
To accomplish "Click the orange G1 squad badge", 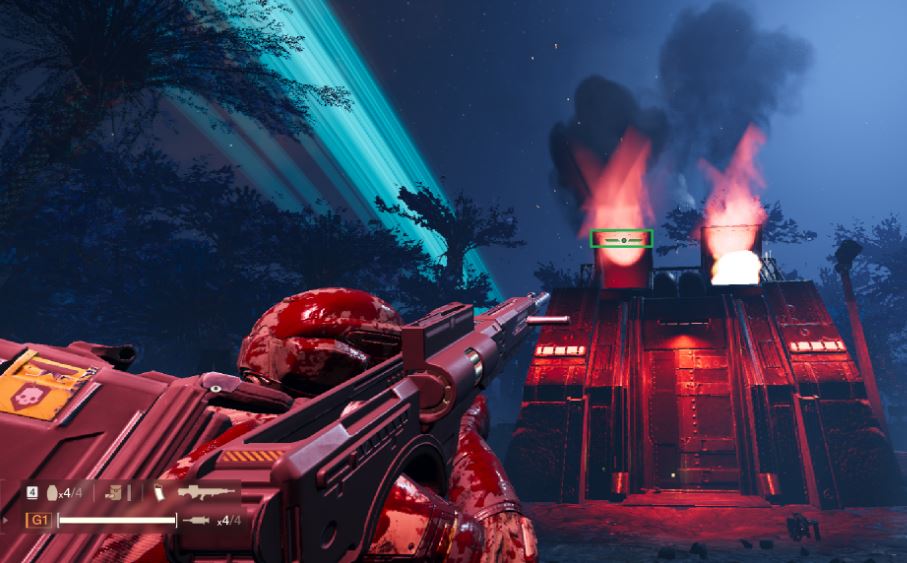I will point(39,520).
